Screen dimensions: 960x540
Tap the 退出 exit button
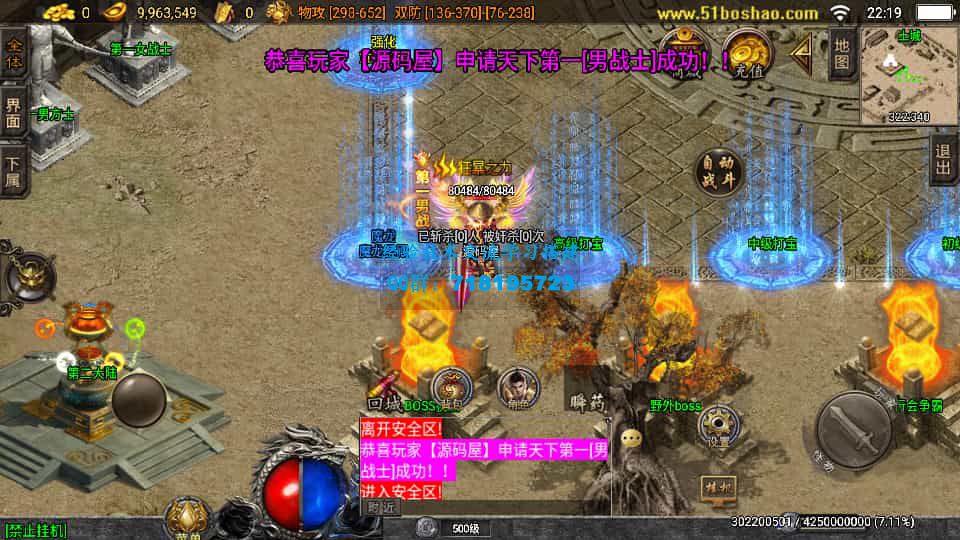943,161
